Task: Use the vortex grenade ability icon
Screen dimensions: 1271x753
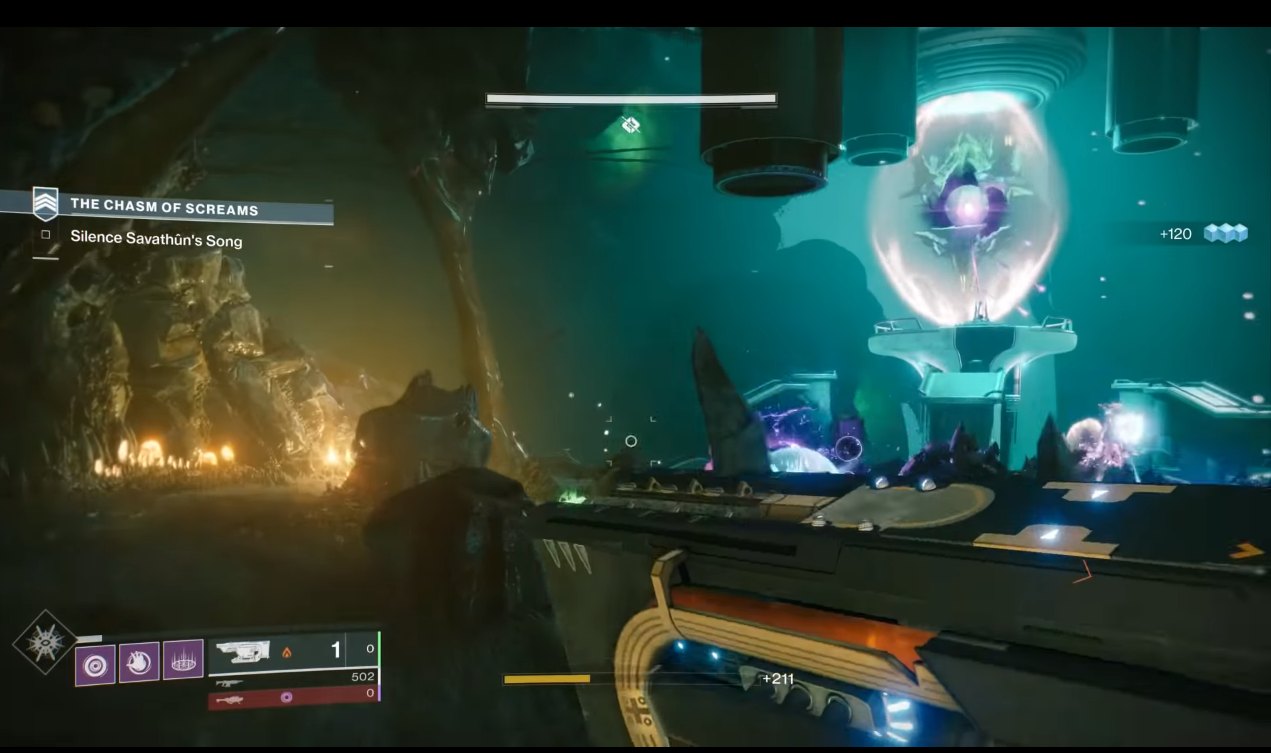Action: (96, 663)
